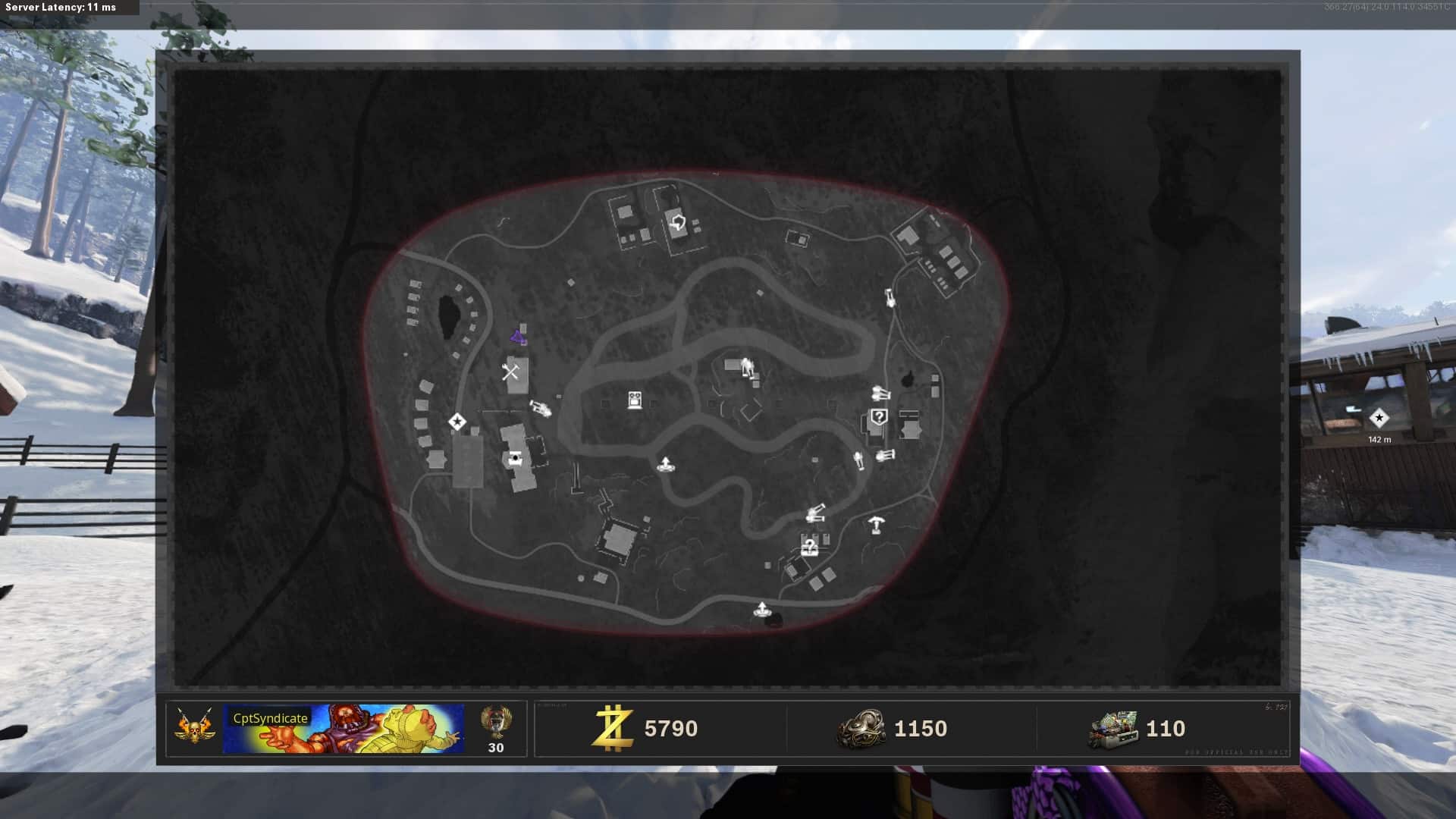Select the star diamond objective on map

457,422
